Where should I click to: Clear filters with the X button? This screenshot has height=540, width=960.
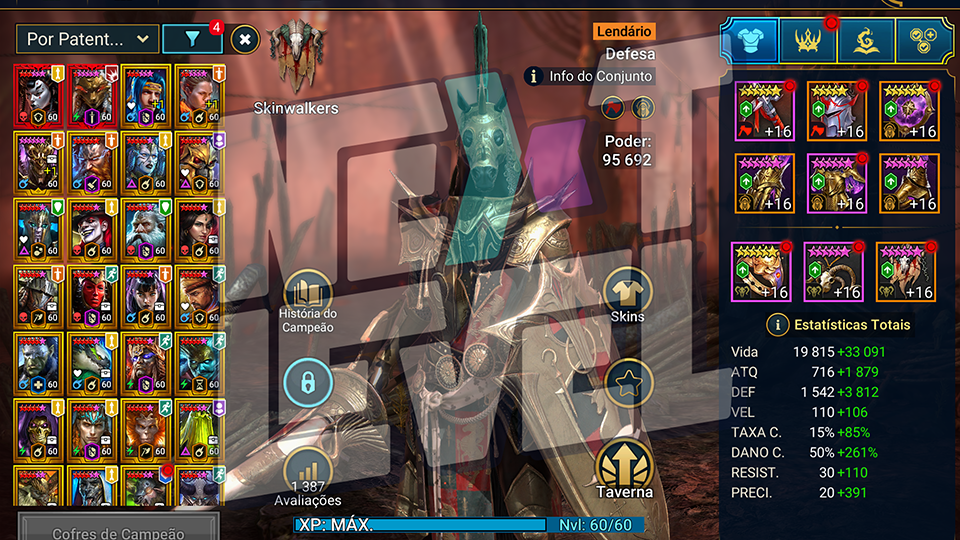pyautogui.click(x=245, y=39)
